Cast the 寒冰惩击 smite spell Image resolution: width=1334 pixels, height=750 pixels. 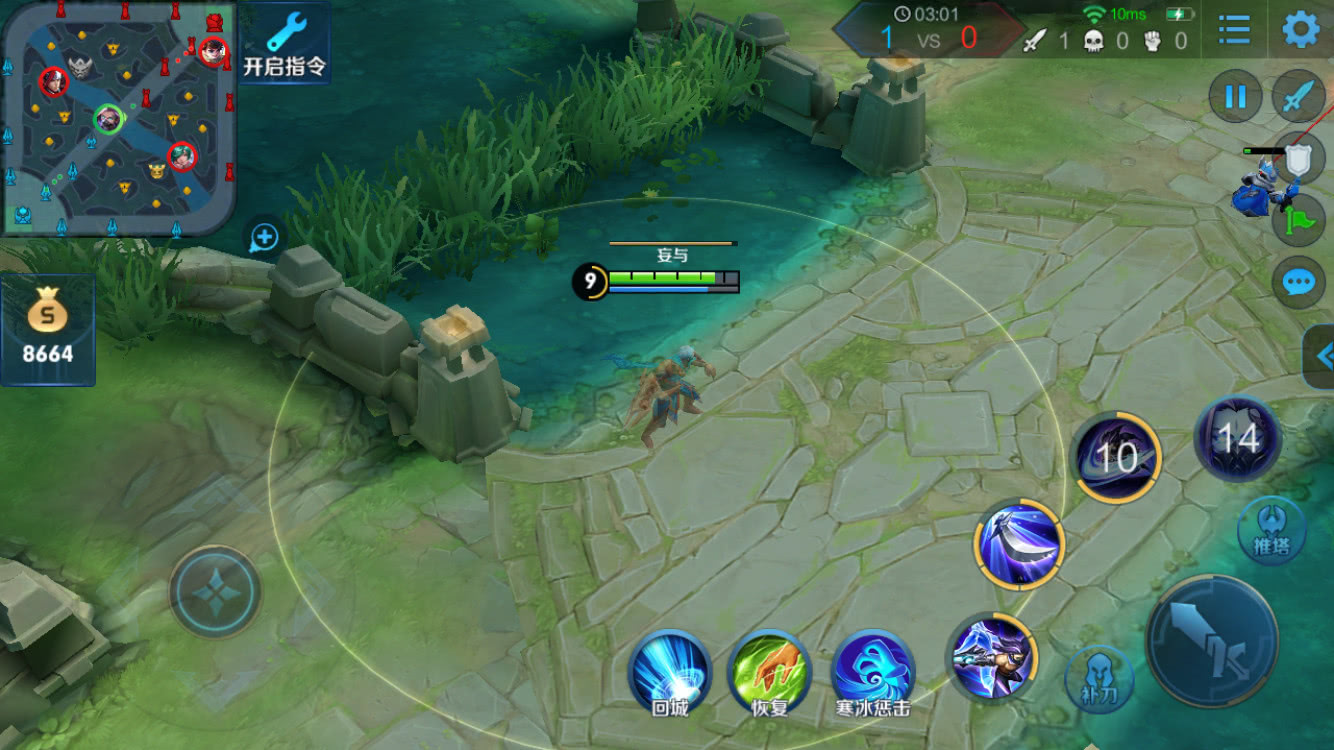(873, 671)
